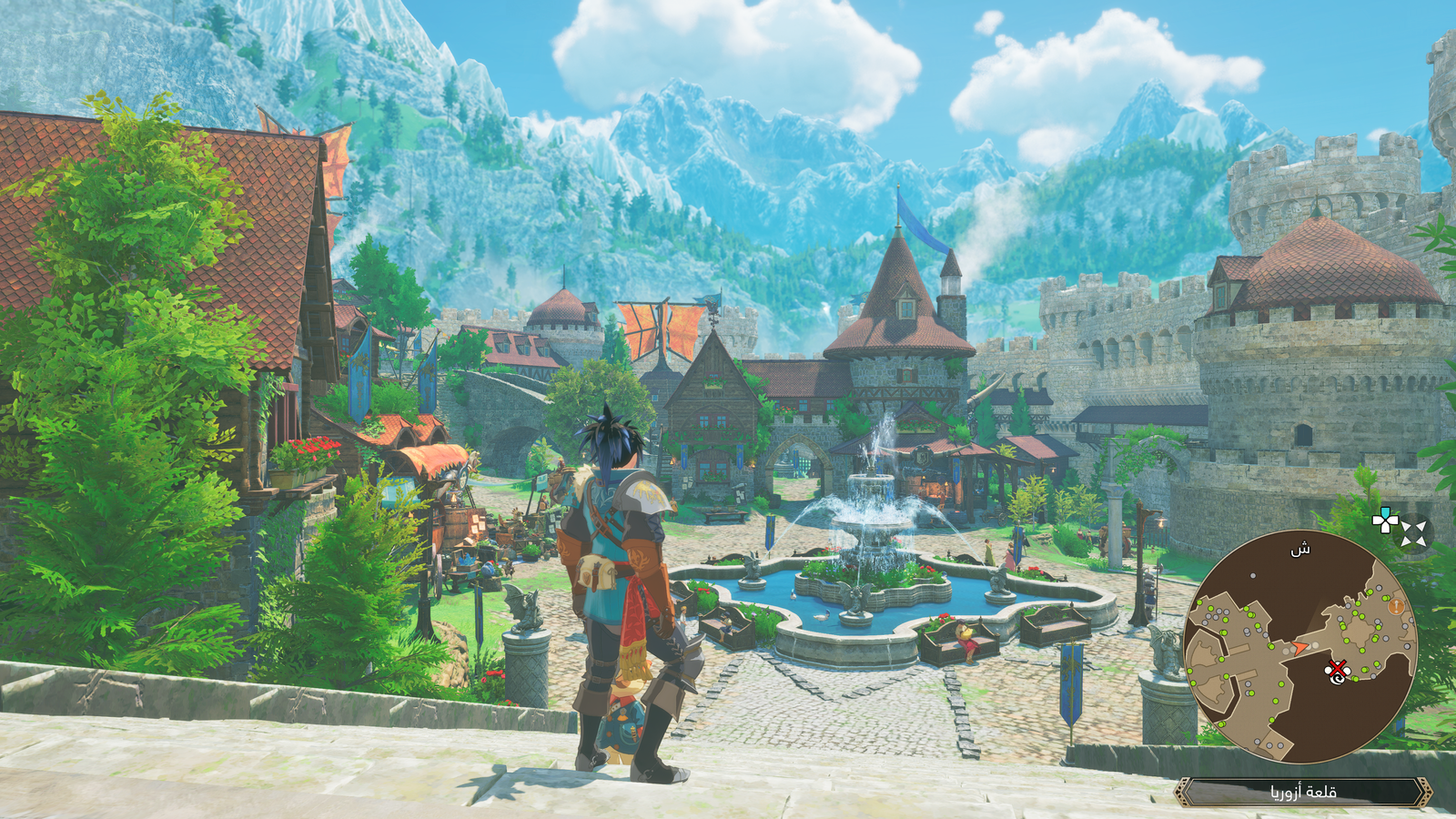The image size is (1456, 819).
Task: Expand the map with the four-arrow icon
Action: coord(1413,533)
